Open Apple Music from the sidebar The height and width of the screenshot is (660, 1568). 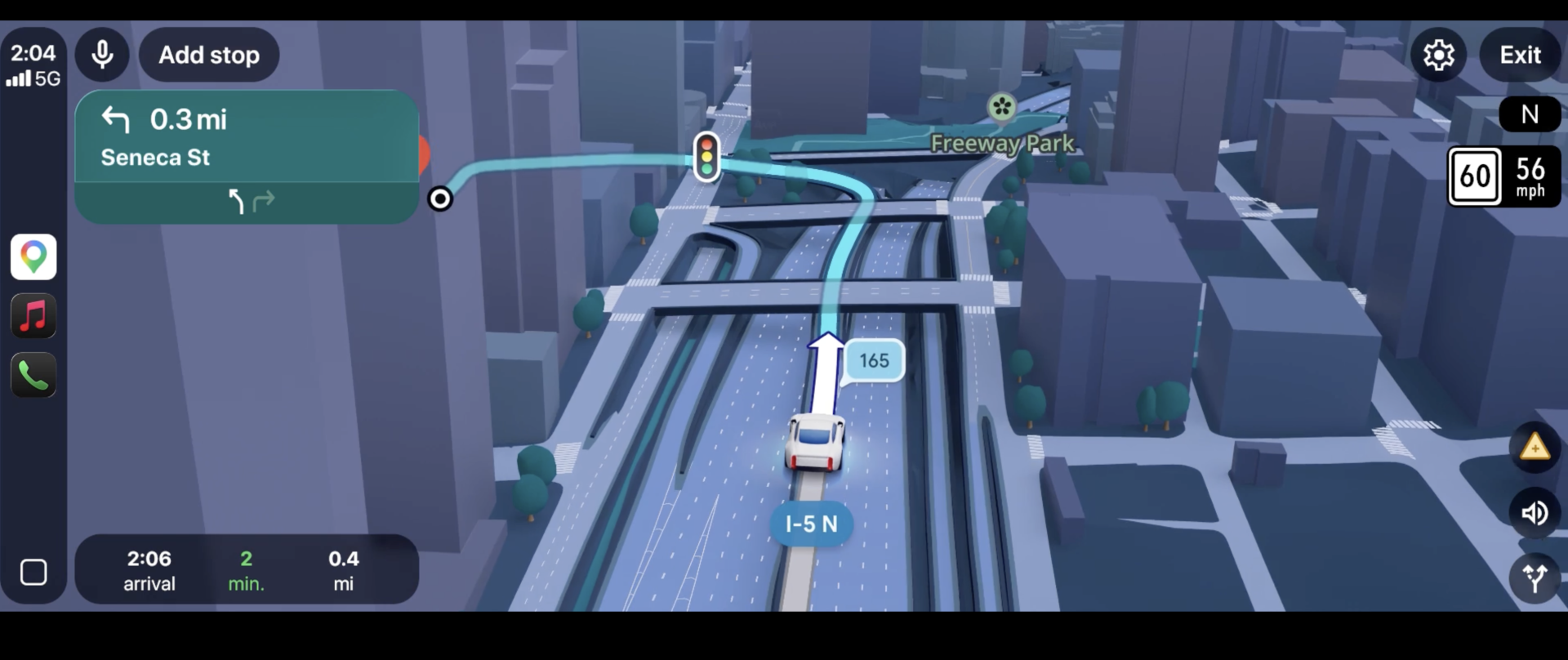33,316
